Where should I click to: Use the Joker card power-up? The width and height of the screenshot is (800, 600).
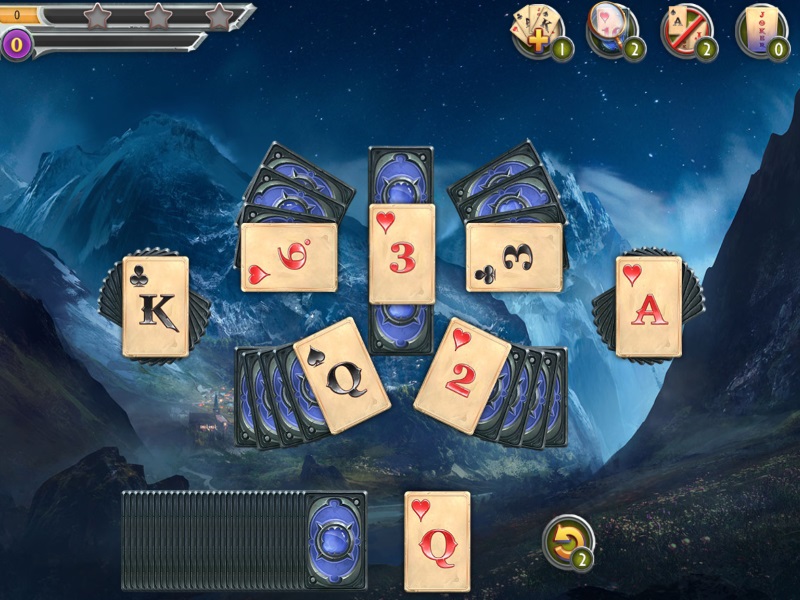click(x=760, y=29)
